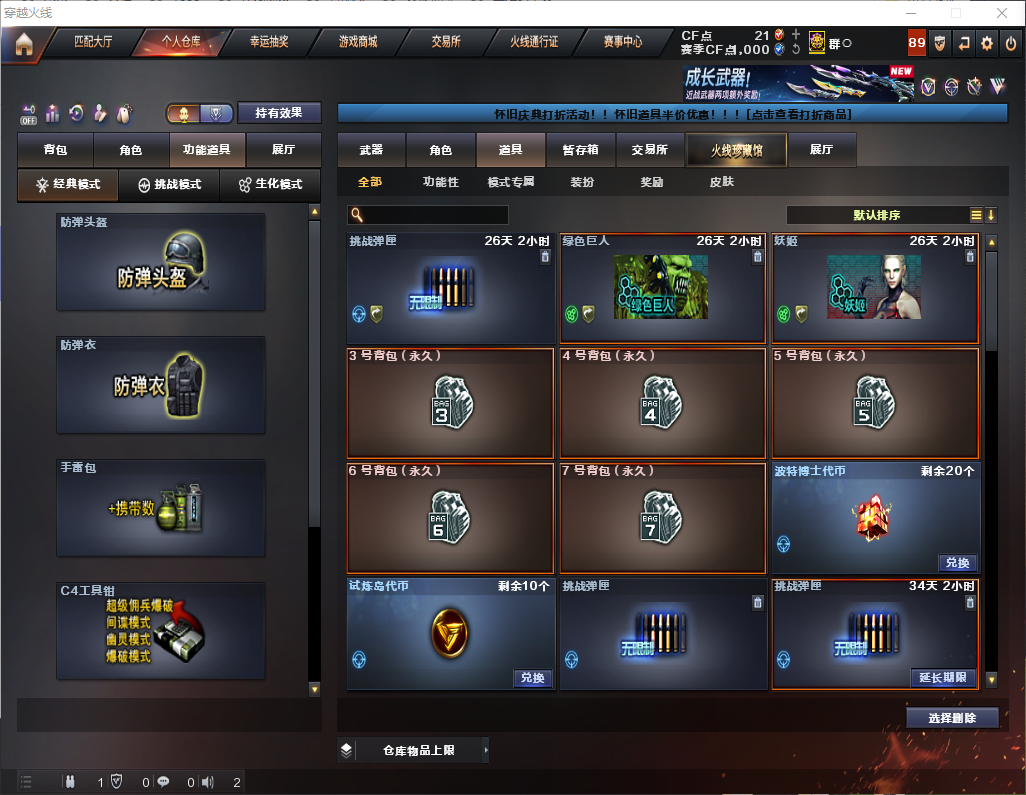This screenshot has height=795, width=1026.
Task: Click the 延长期限 extend button
Action: [x=943, y=677]
